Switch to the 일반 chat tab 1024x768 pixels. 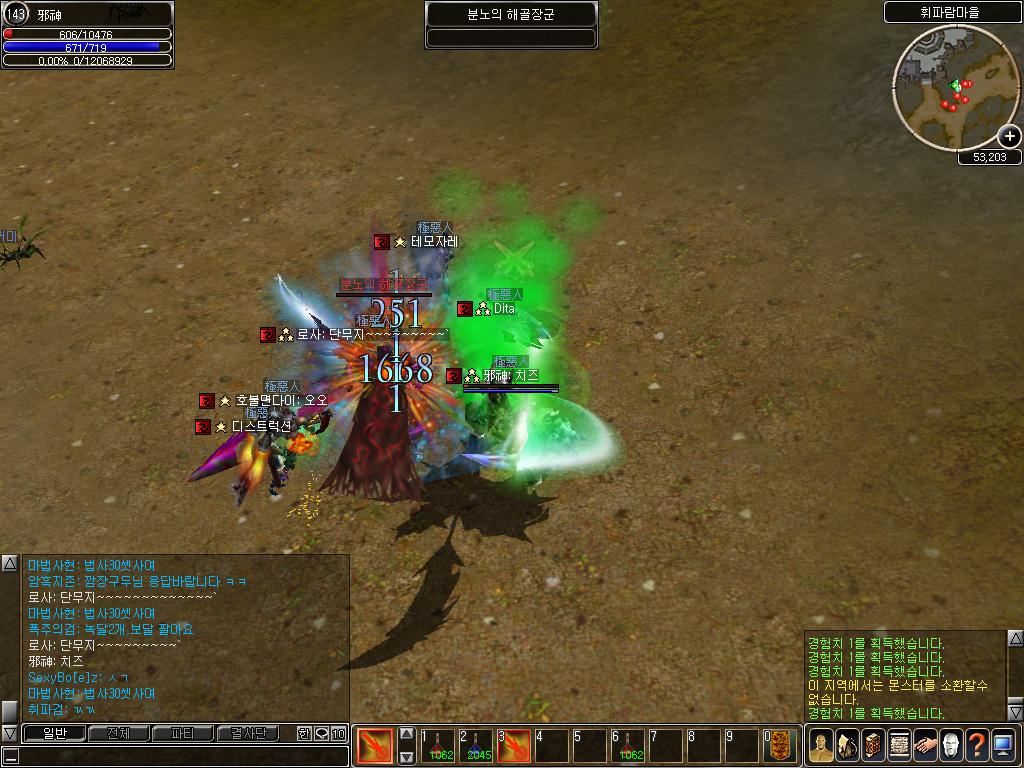click(x=53, y=734)
